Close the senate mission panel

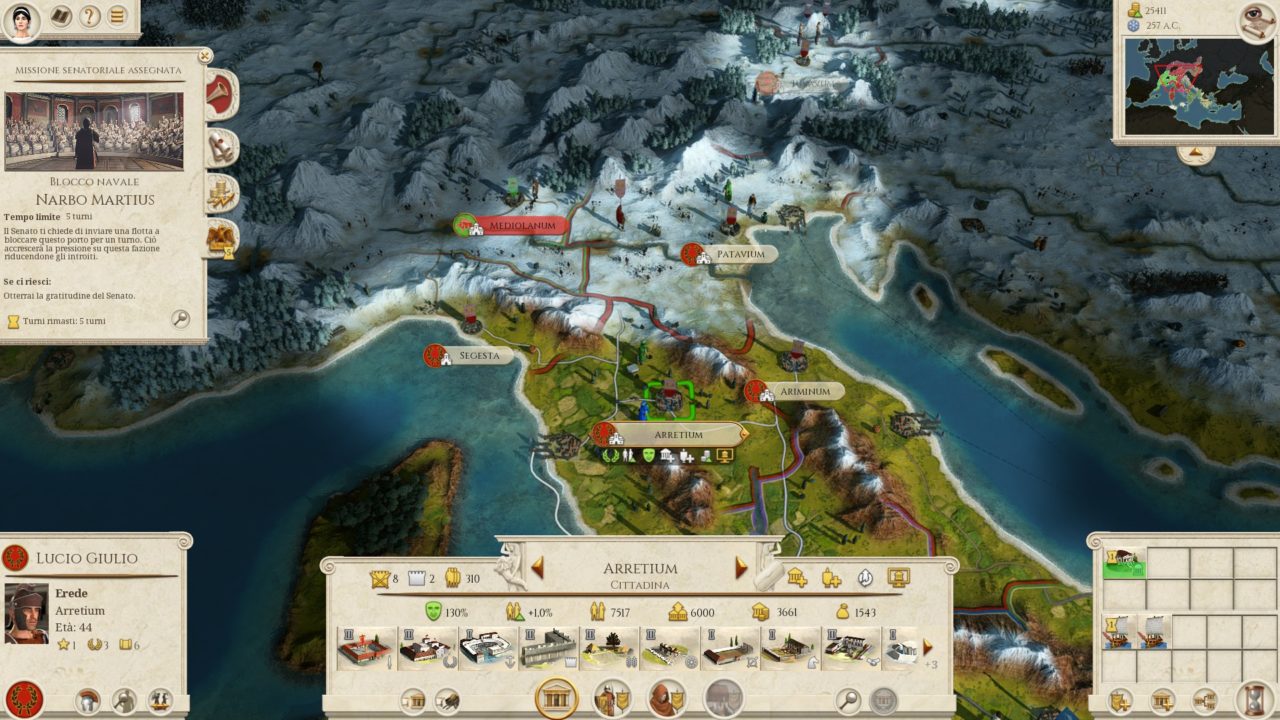205,57
